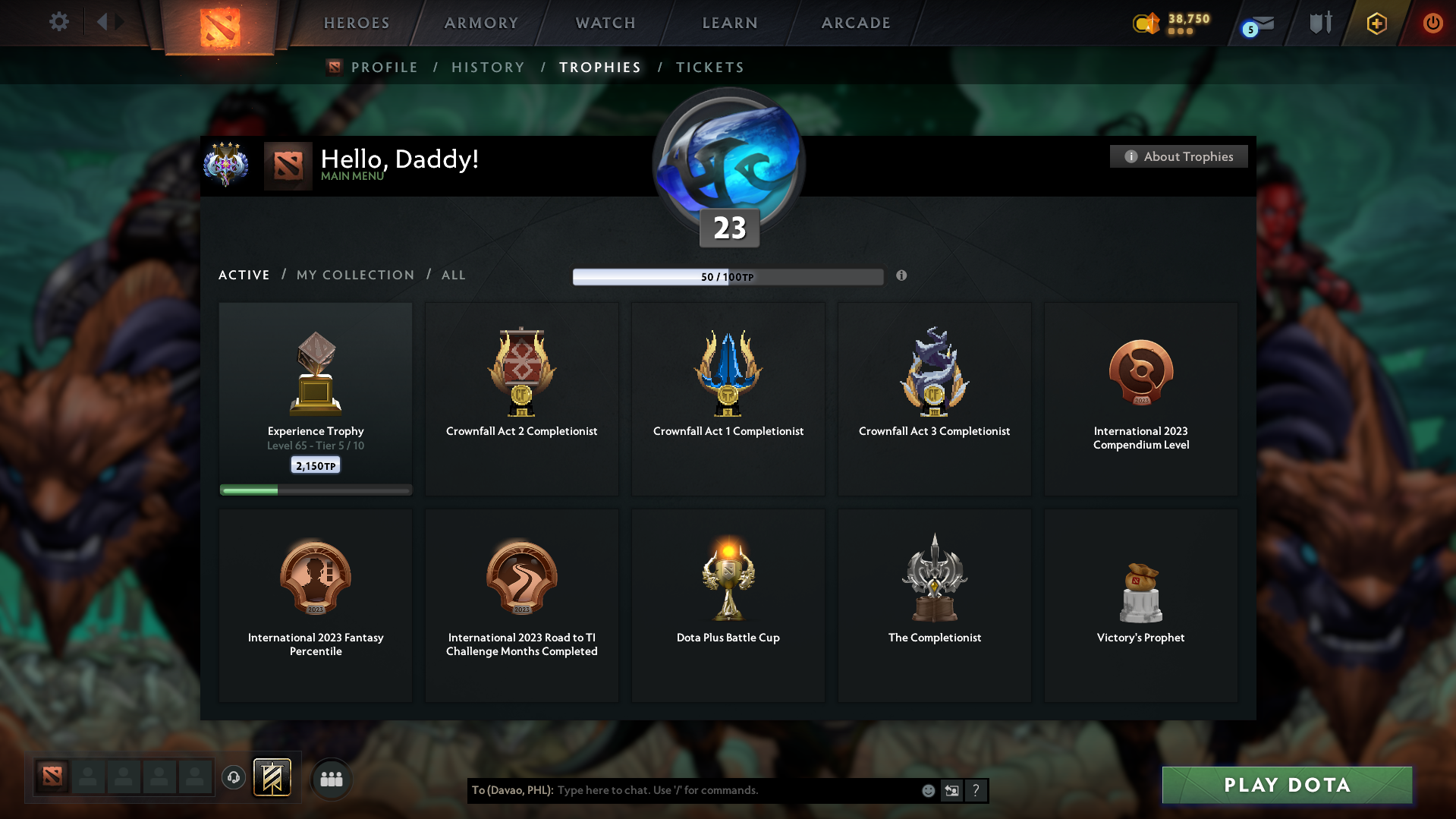Switch trophies filter to ALL
The image size is (1456, 819).
click(x=453, y=275)
